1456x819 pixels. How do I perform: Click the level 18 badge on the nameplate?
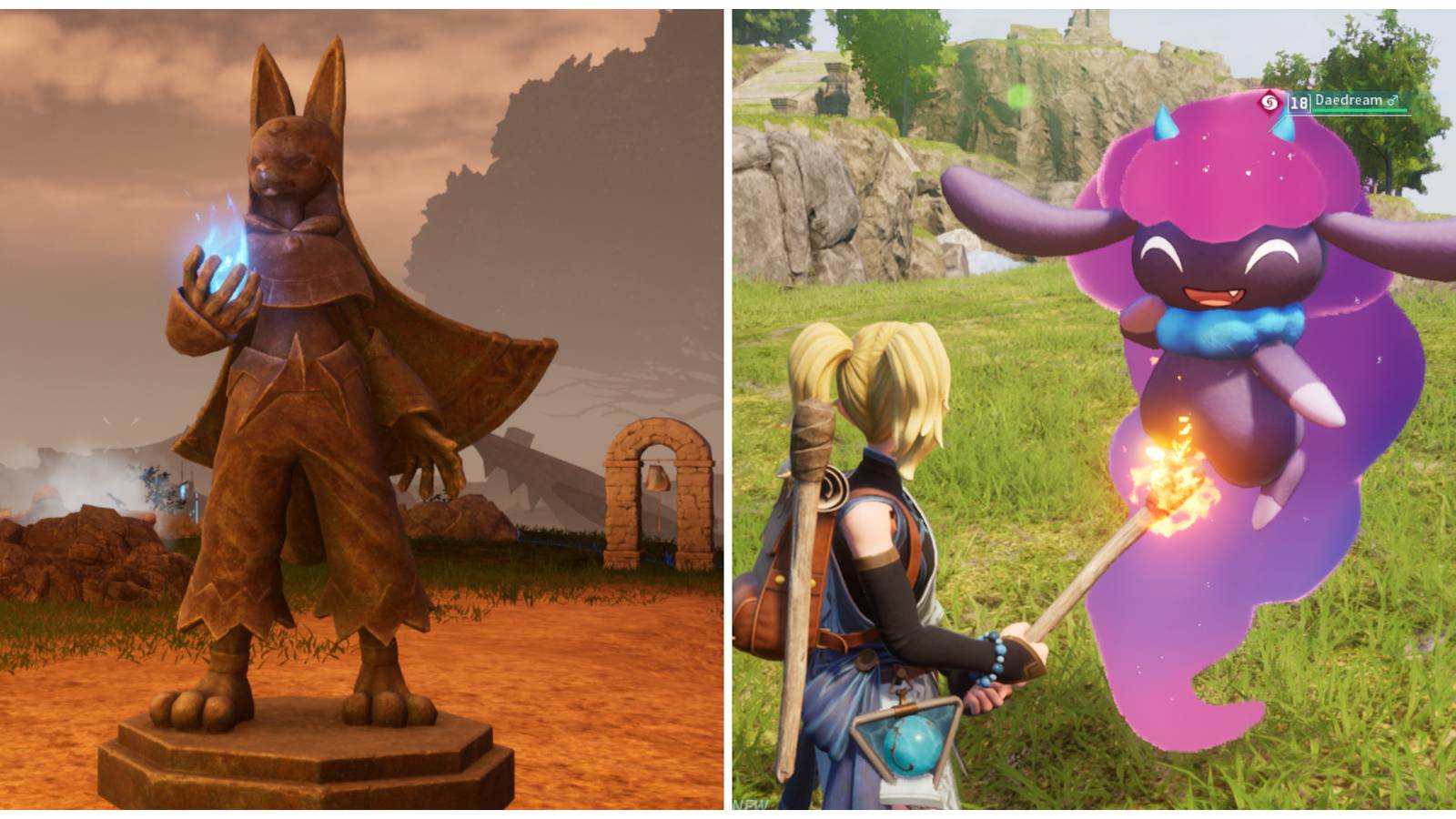(1299, 103)
